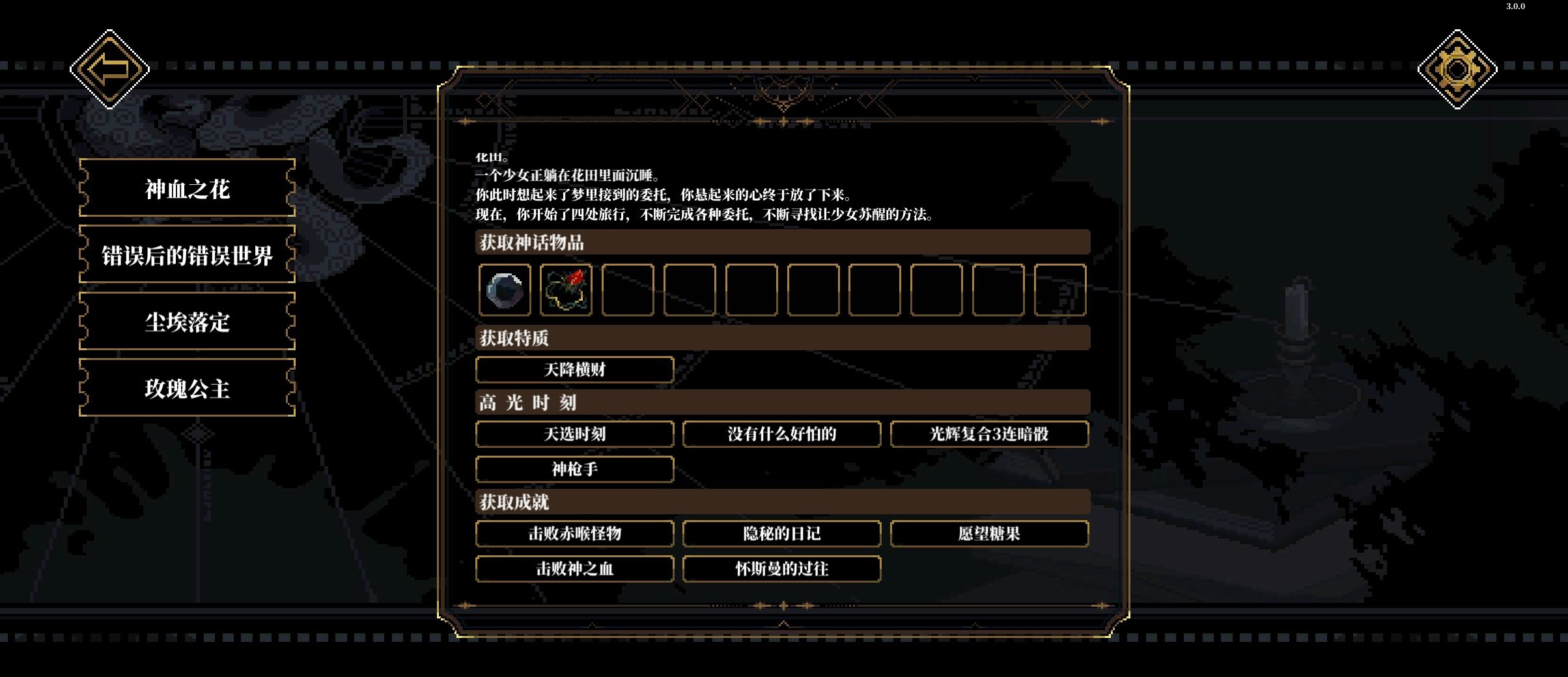Click the 天选时刻 highlight moment
The height and width of the screenshot is (677, 1568).
[576, 434]
